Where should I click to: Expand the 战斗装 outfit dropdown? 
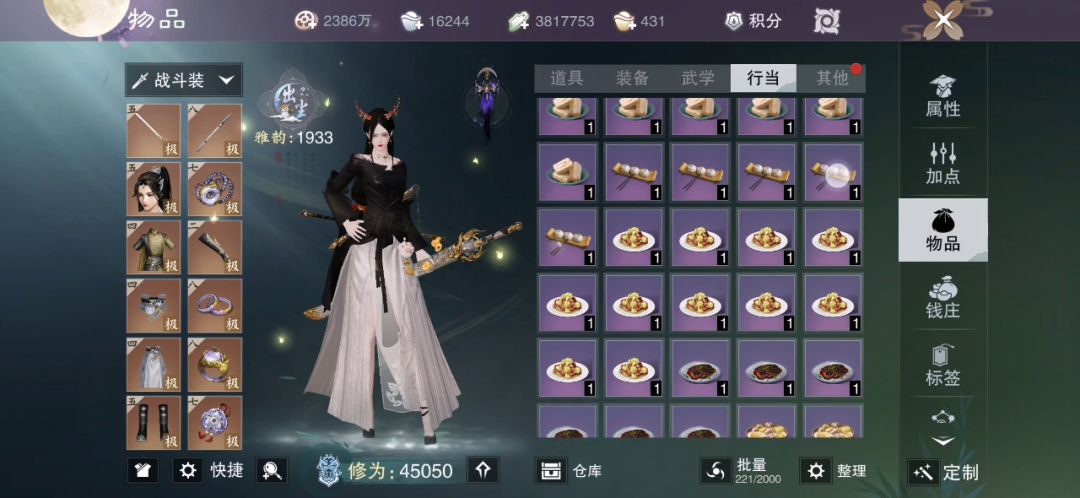coord(183,80)
